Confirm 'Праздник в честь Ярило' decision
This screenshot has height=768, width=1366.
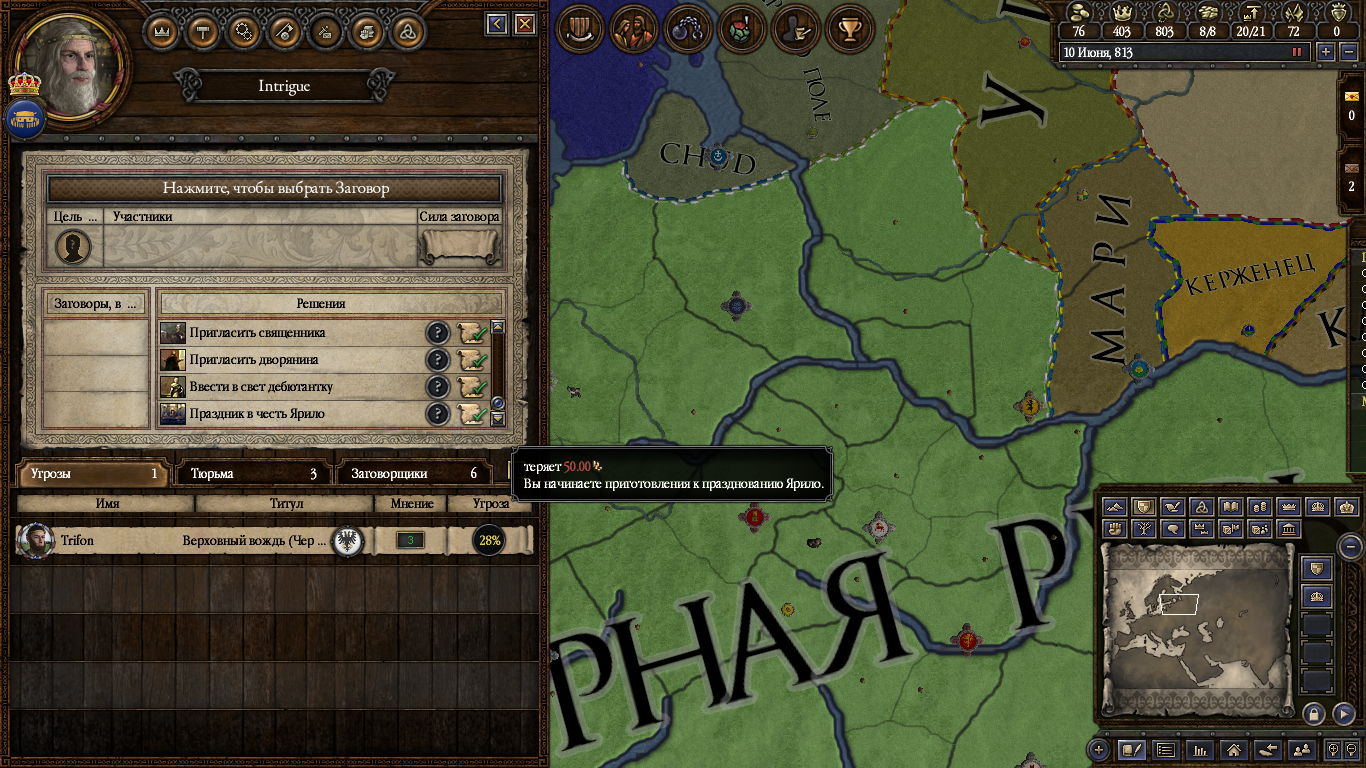471,414
